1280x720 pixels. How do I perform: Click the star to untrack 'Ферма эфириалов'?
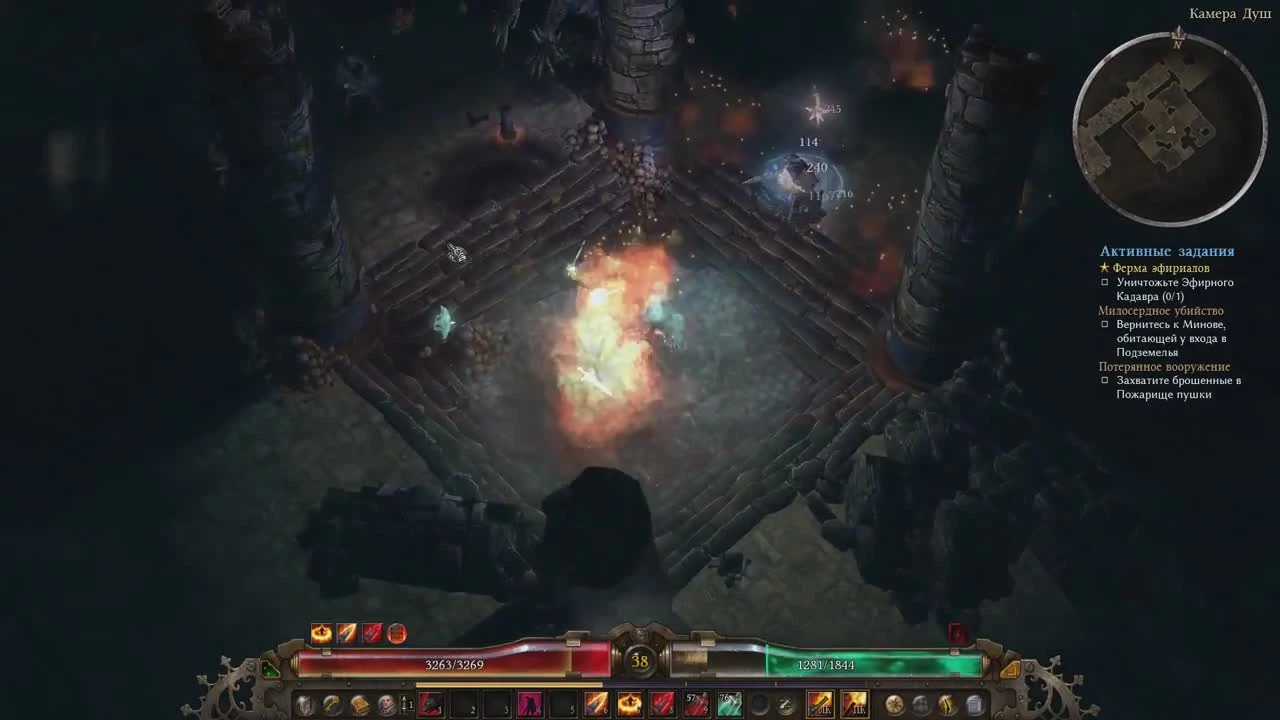tap(1102, 267)
